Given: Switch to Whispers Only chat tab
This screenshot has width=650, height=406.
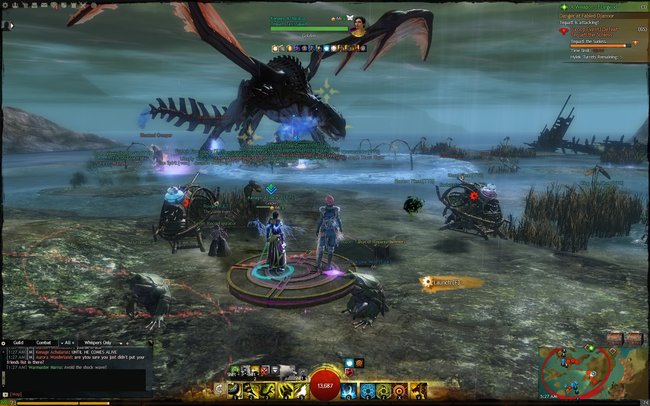Looking at the screenshot, I should point(99,342).
